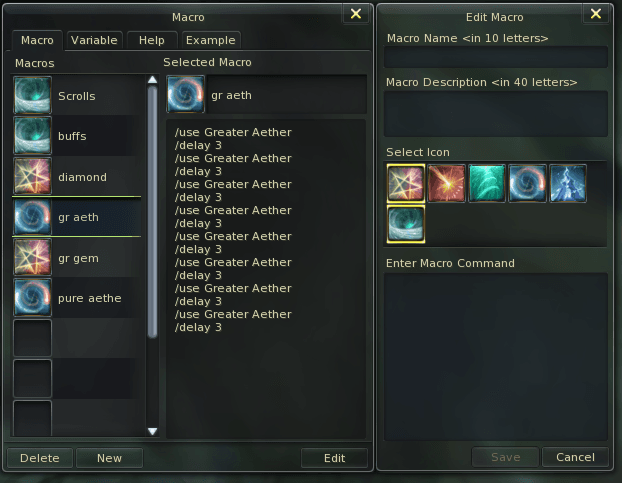Click the Enter Macro Command box
The width and height of the screenshot is (622, 483).
pos(496,355)
